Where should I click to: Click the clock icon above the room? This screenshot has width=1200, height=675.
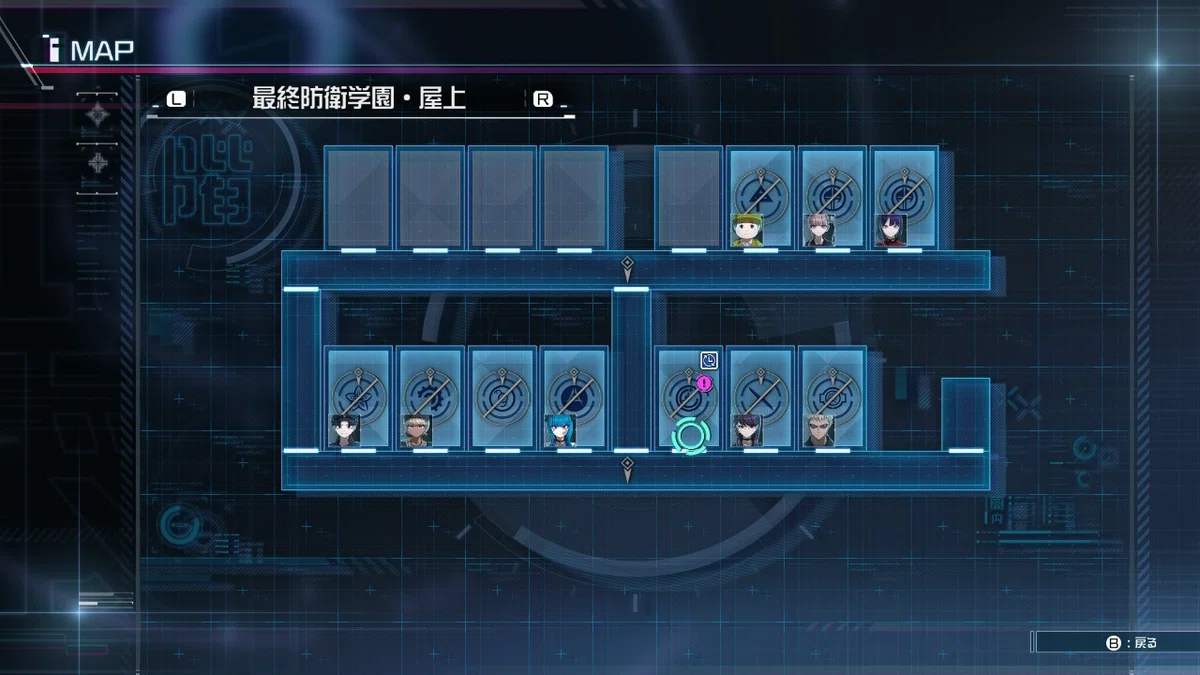(x=708, y=360)
